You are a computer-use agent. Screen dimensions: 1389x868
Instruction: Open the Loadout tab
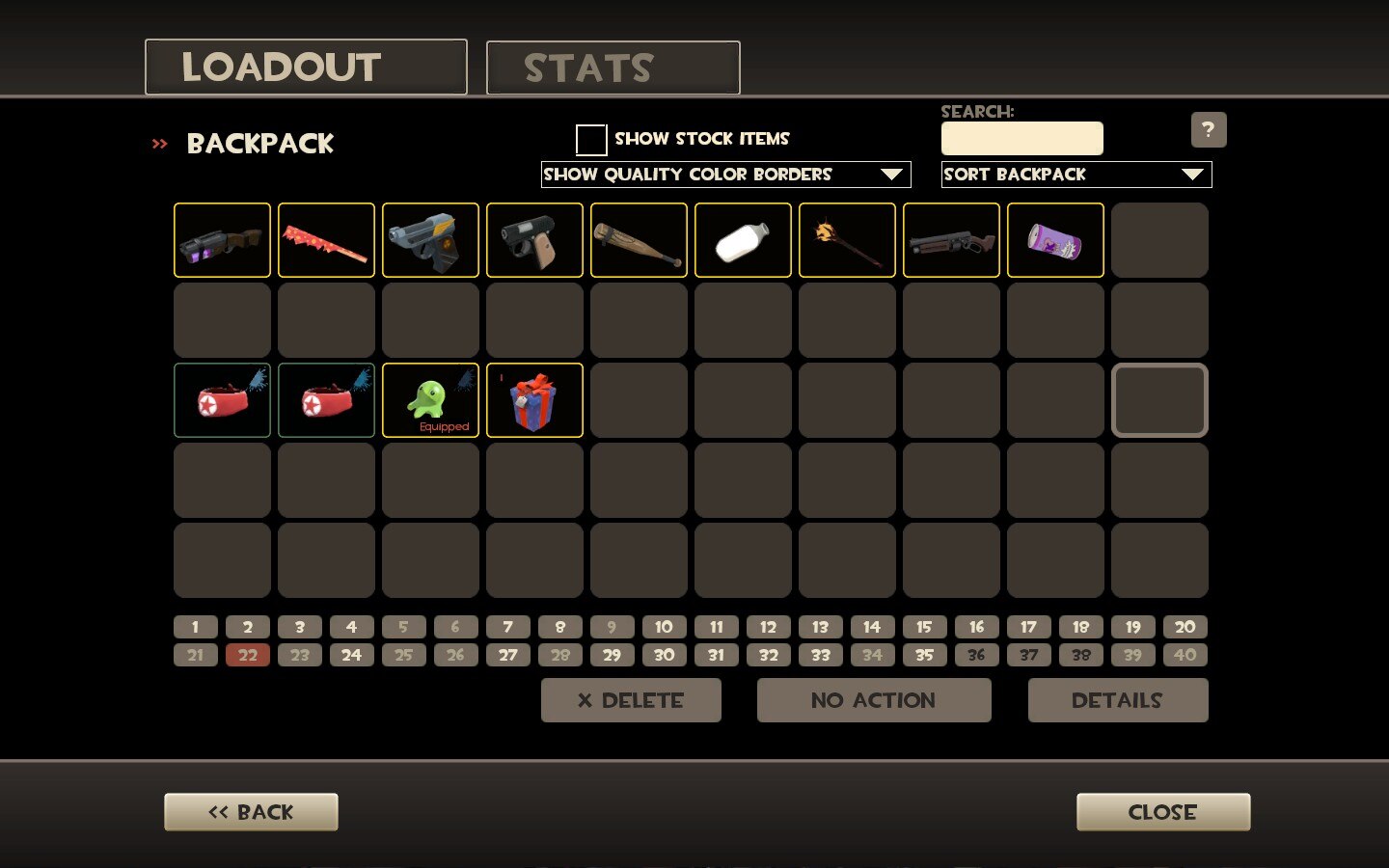(x=306, y=68)
